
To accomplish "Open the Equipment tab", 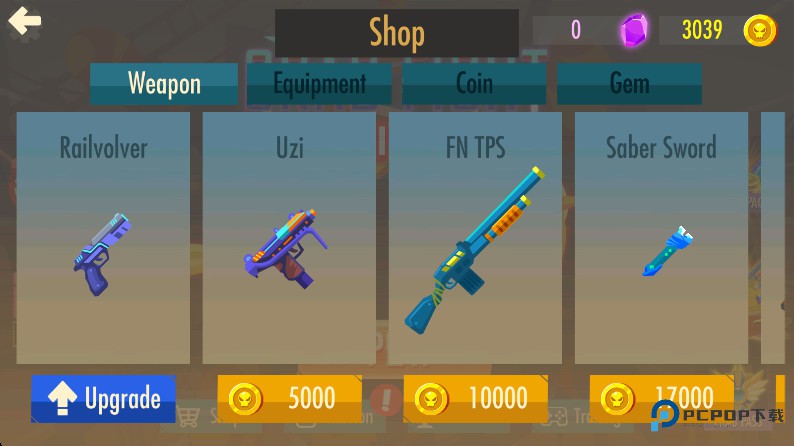I will [x=320, y=84].
